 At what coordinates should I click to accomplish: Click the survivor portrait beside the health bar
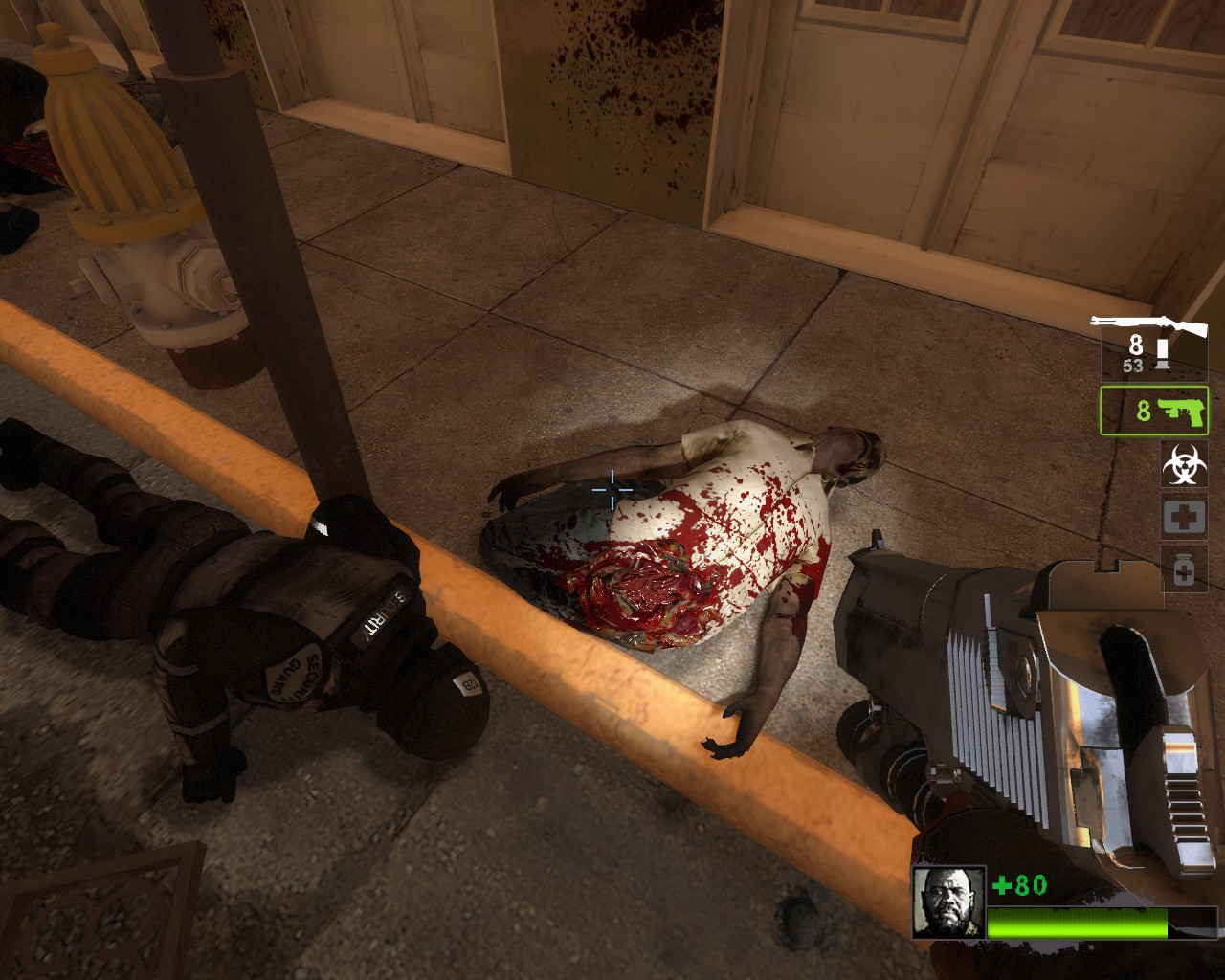(935, 902)
